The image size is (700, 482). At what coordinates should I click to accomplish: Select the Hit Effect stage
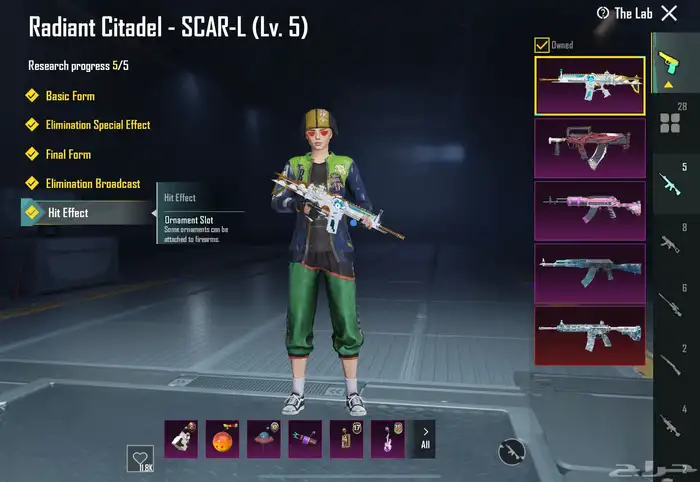(x=68, y=213)
